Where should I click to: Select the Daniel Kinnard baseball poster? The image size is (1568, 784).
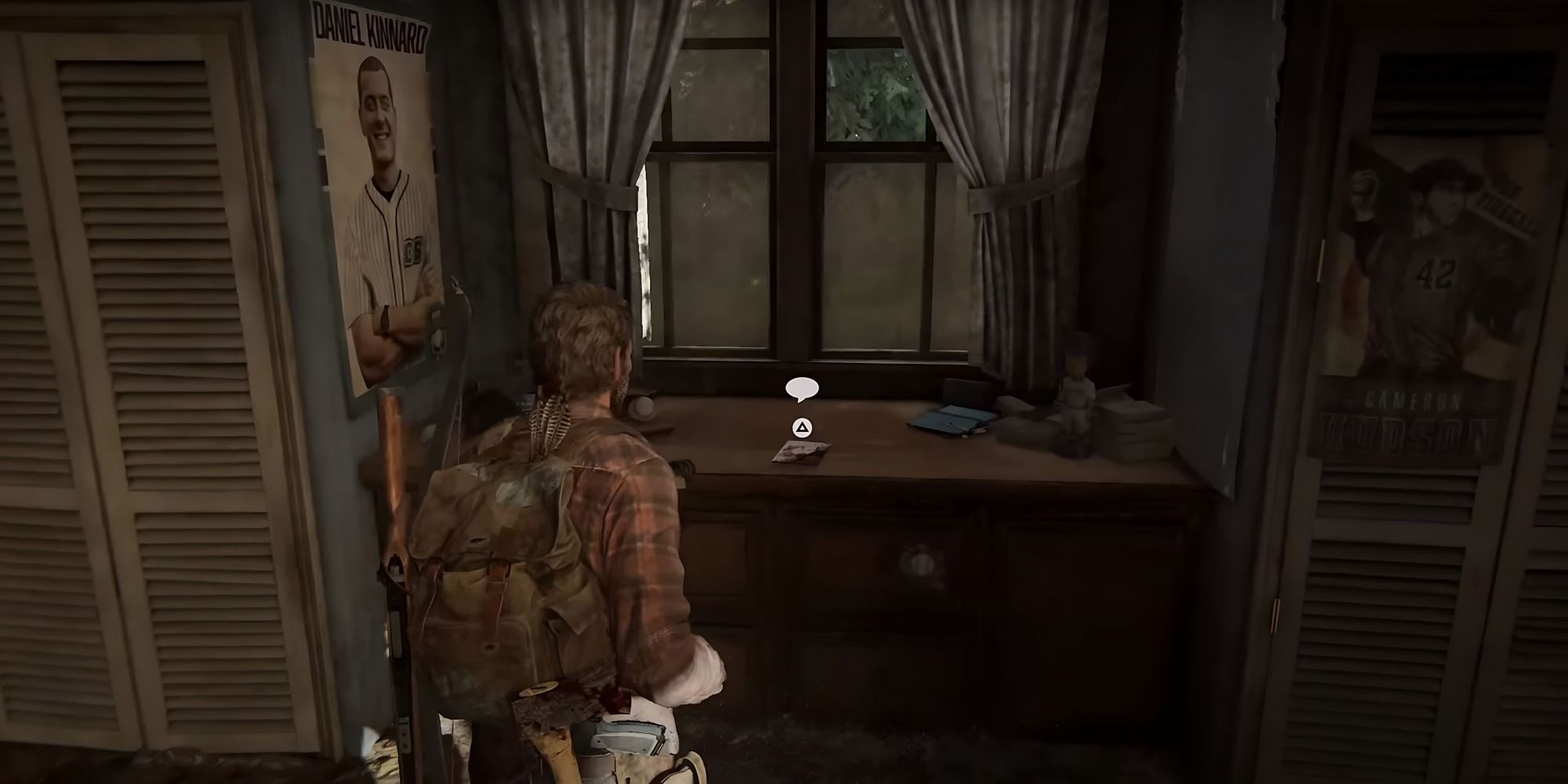click(x=376, y=196)
